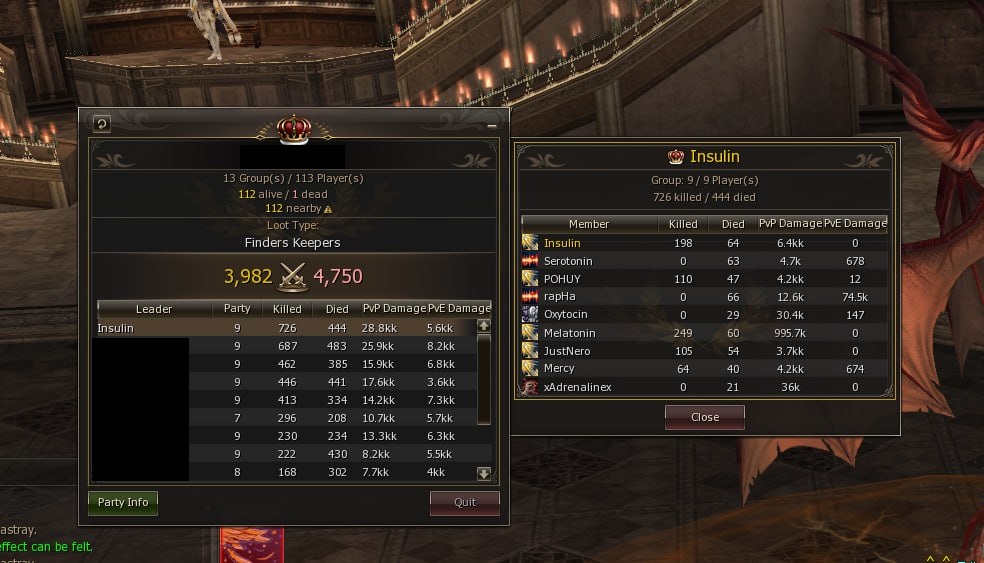The image size is (984, 563).
Task: Sort members by the Member column header
Action: (588, 224)
